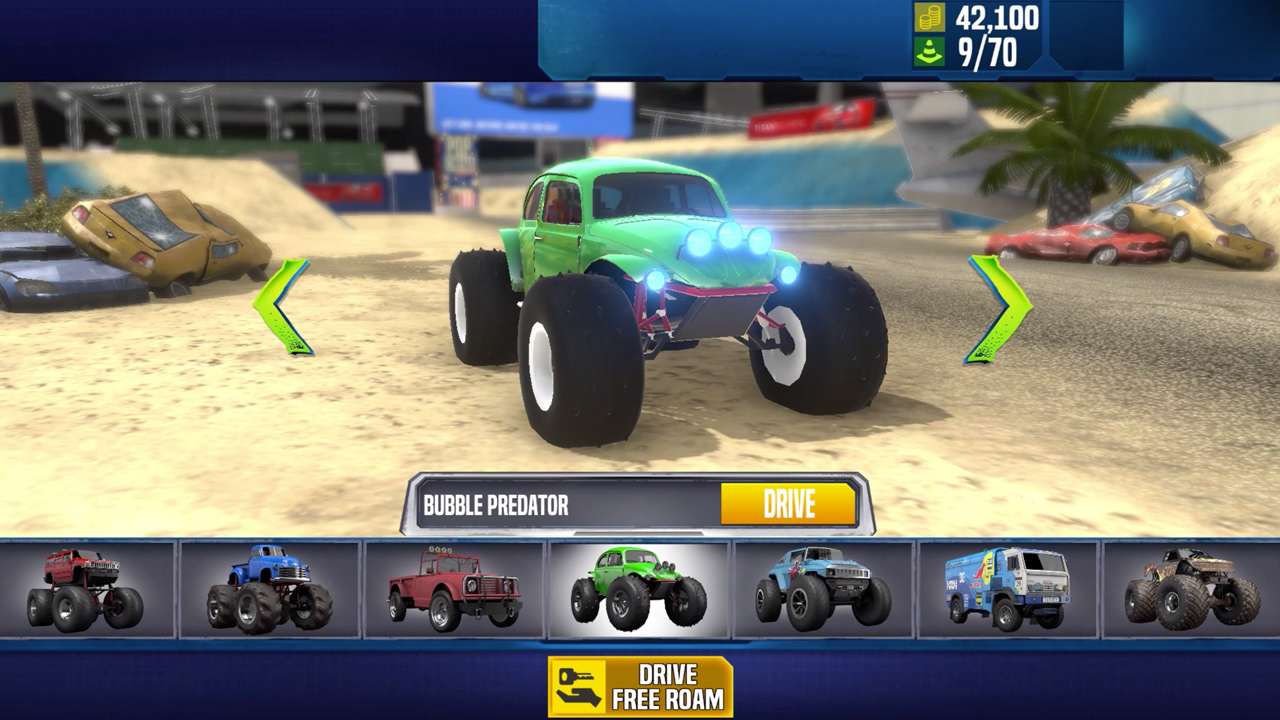Click the cone collectible counter icon
Image resolution: width=1280 pixels, height=720 pixels.
[931, 49]
